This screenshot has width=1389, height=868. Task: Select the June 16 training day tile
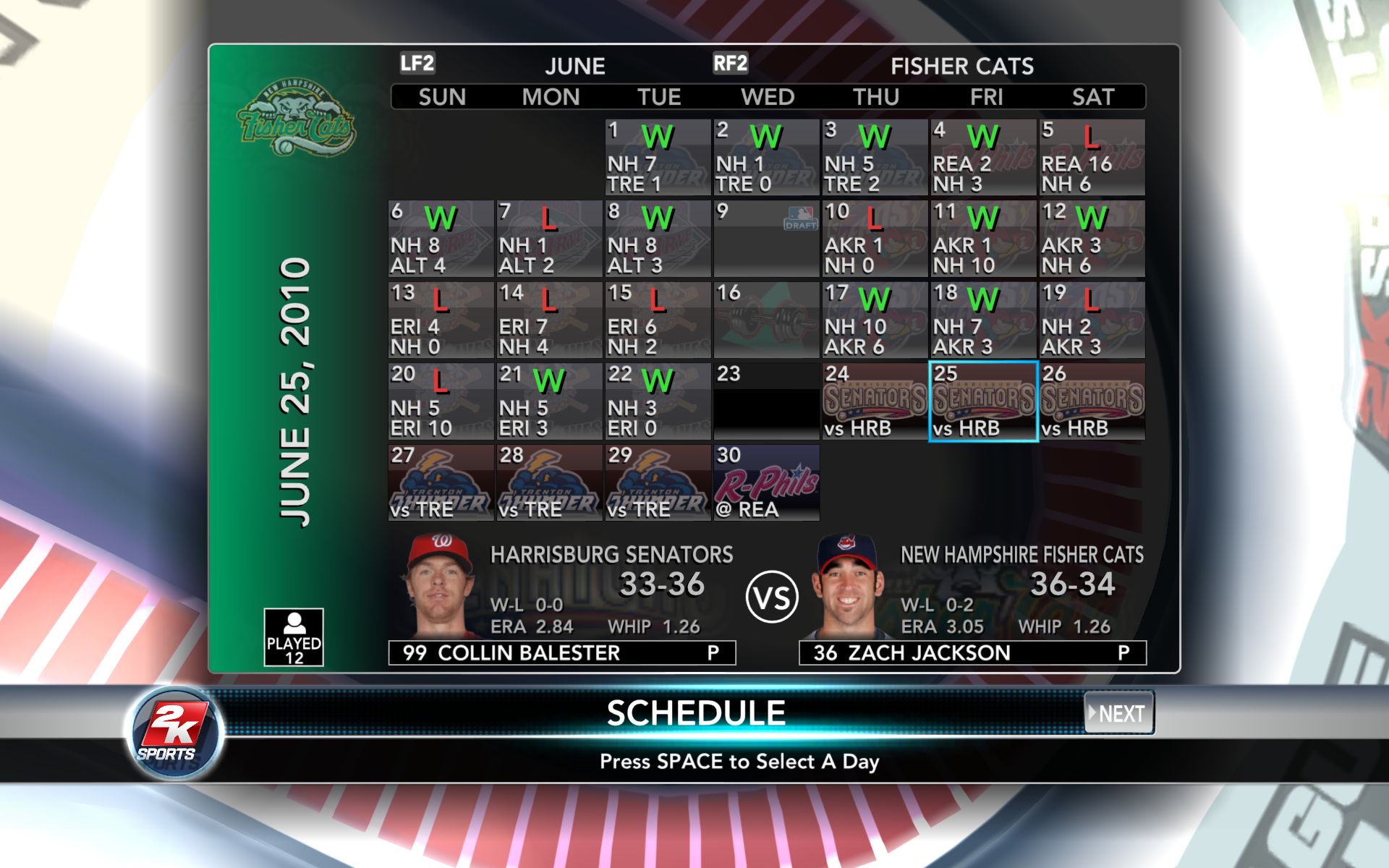coord(766,320)
